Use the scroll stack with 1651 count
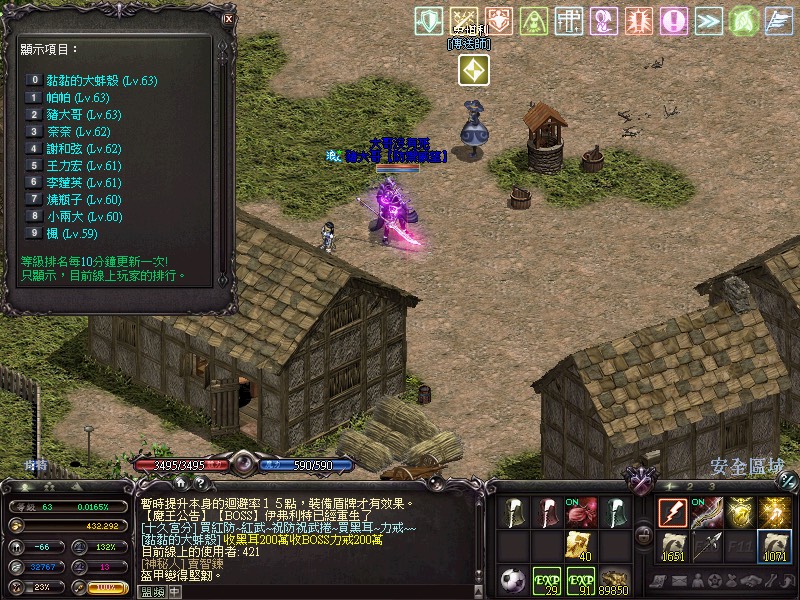The height and width of the screenshot is (600, 800). tap(672, 547)
